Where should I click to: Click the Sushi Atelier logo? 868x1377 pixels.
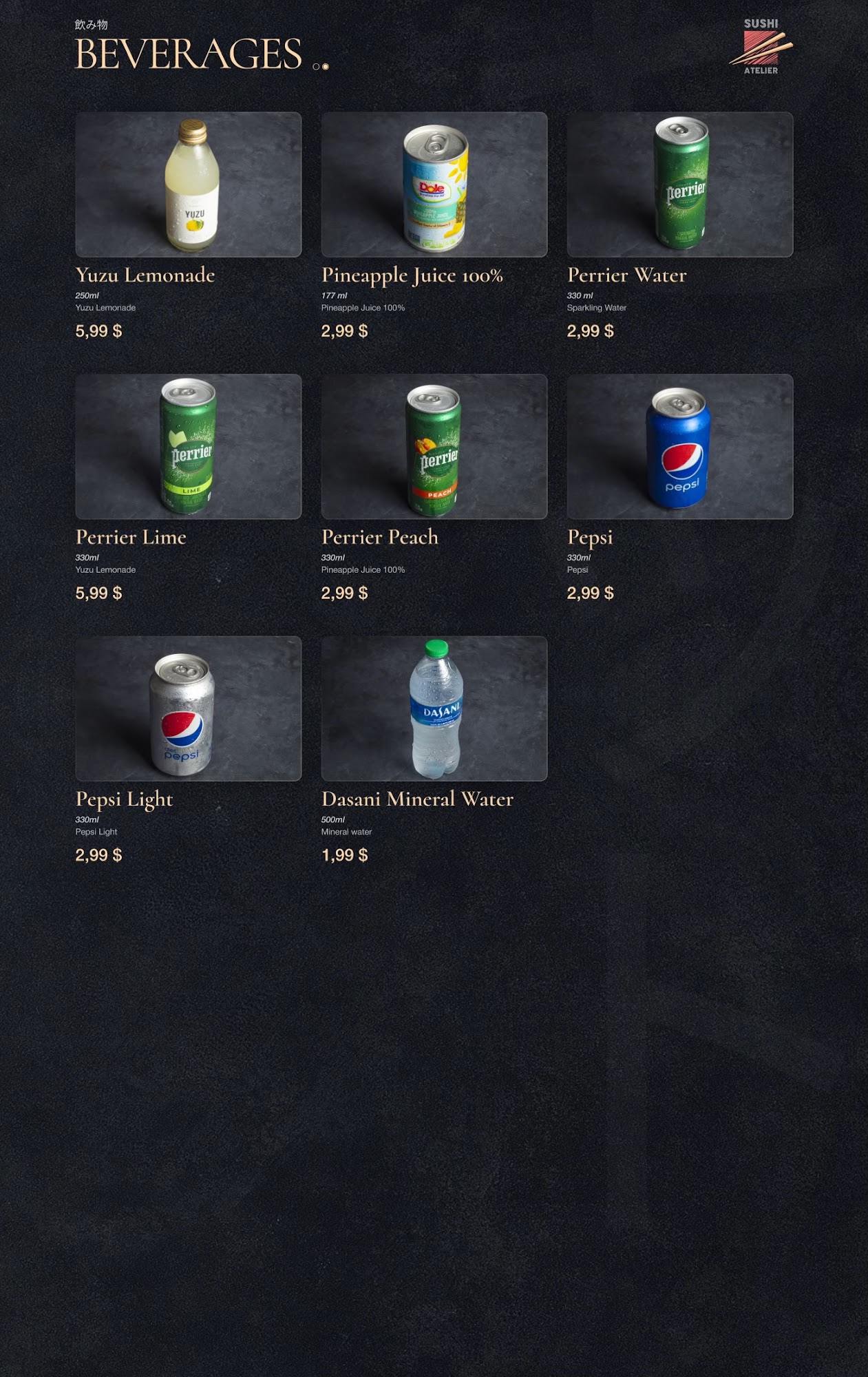point(761,46)
